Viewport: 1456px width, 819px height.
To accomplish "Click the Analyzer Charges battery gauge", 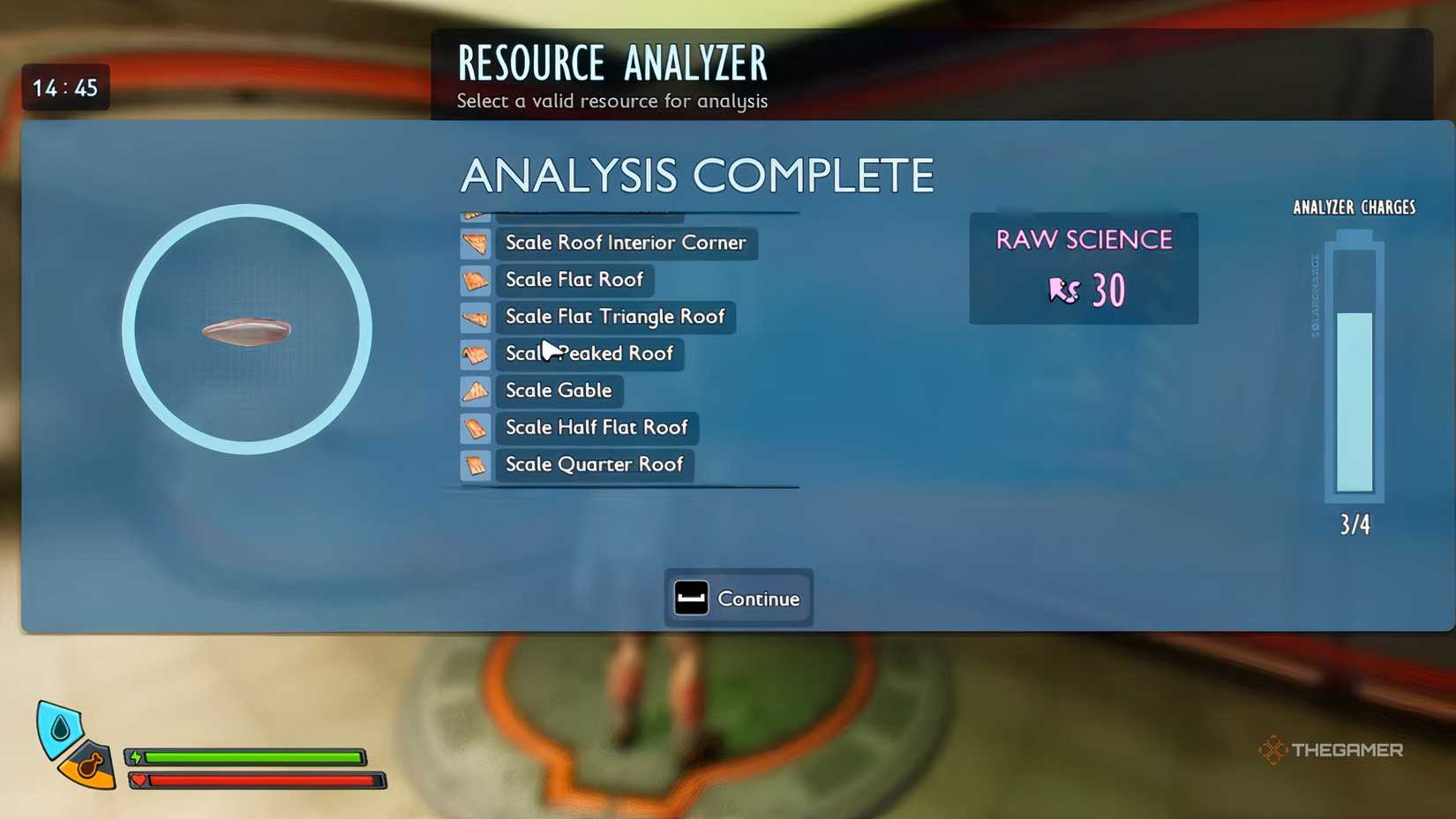I will point(1351,366).
